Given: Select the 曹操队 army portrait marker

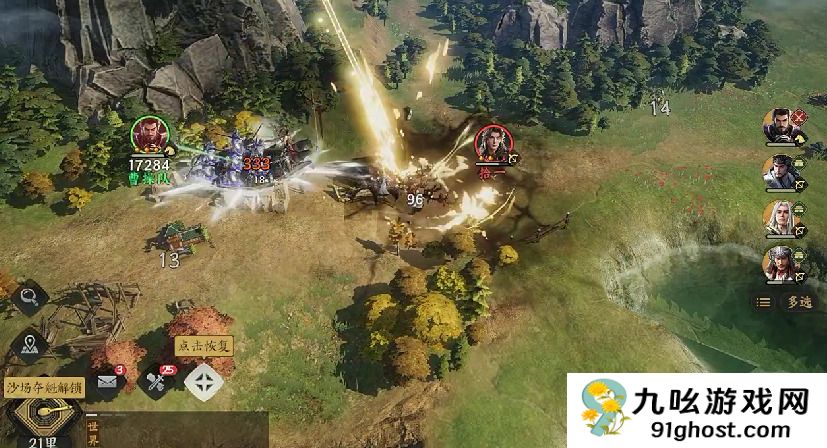Looking at the screenshot, I should coord(148,137).
